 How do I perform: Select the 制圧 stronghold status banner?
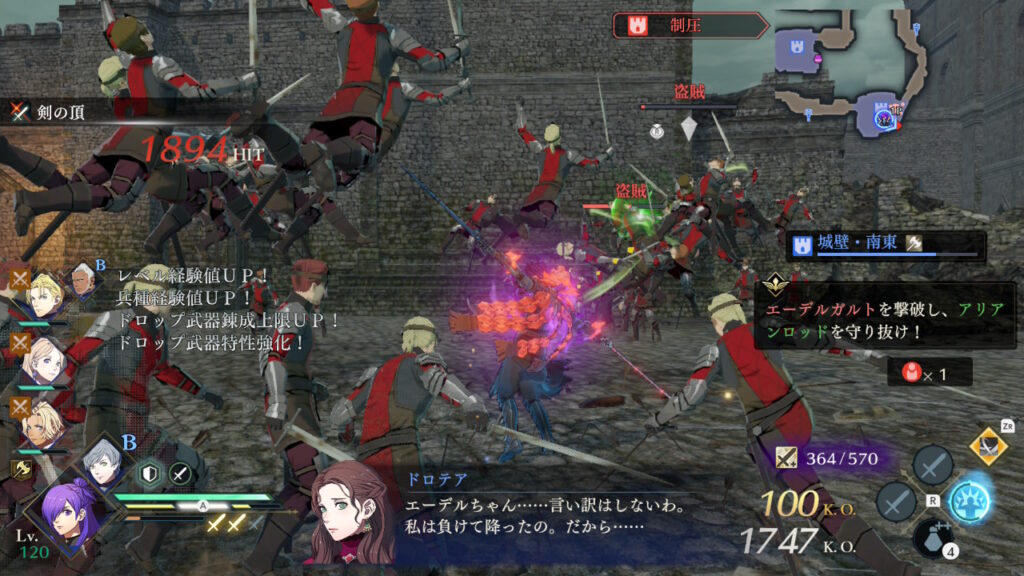[x=689, y=25]
